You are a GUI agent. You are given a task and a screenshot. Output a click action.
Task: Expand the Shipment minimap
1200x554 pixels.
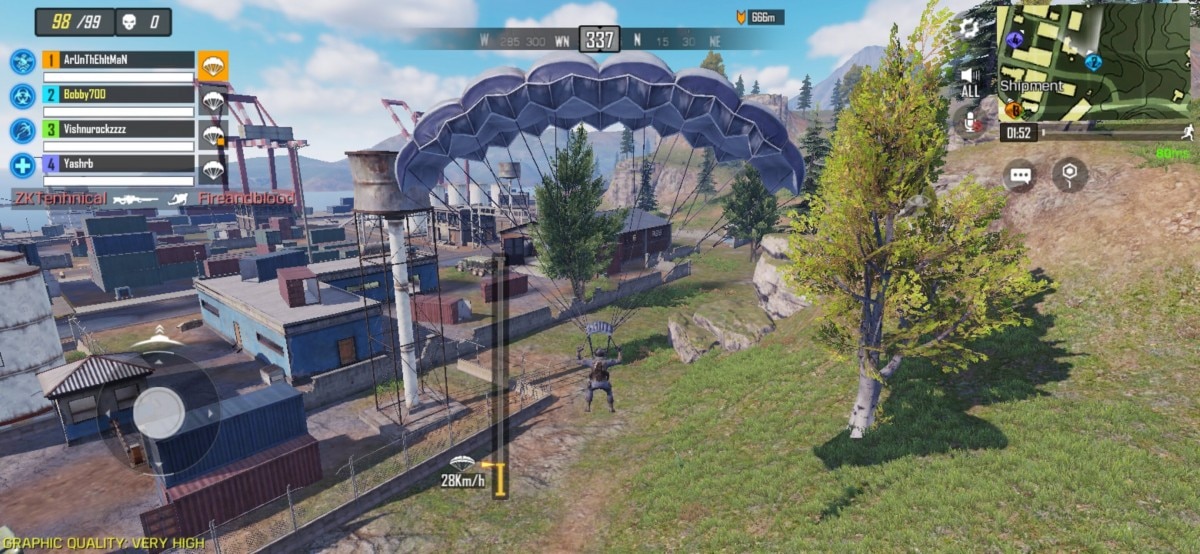point(1093,62)
